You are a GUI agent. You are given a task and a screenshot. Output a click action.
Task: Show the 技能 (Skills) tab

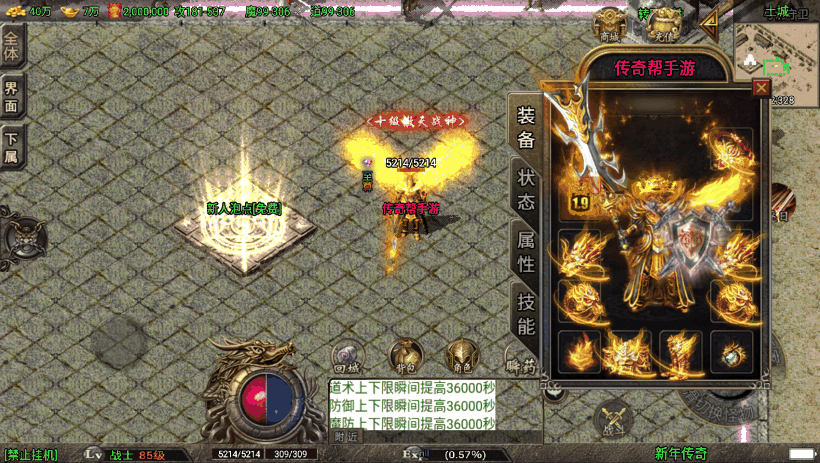coord(526,313)
